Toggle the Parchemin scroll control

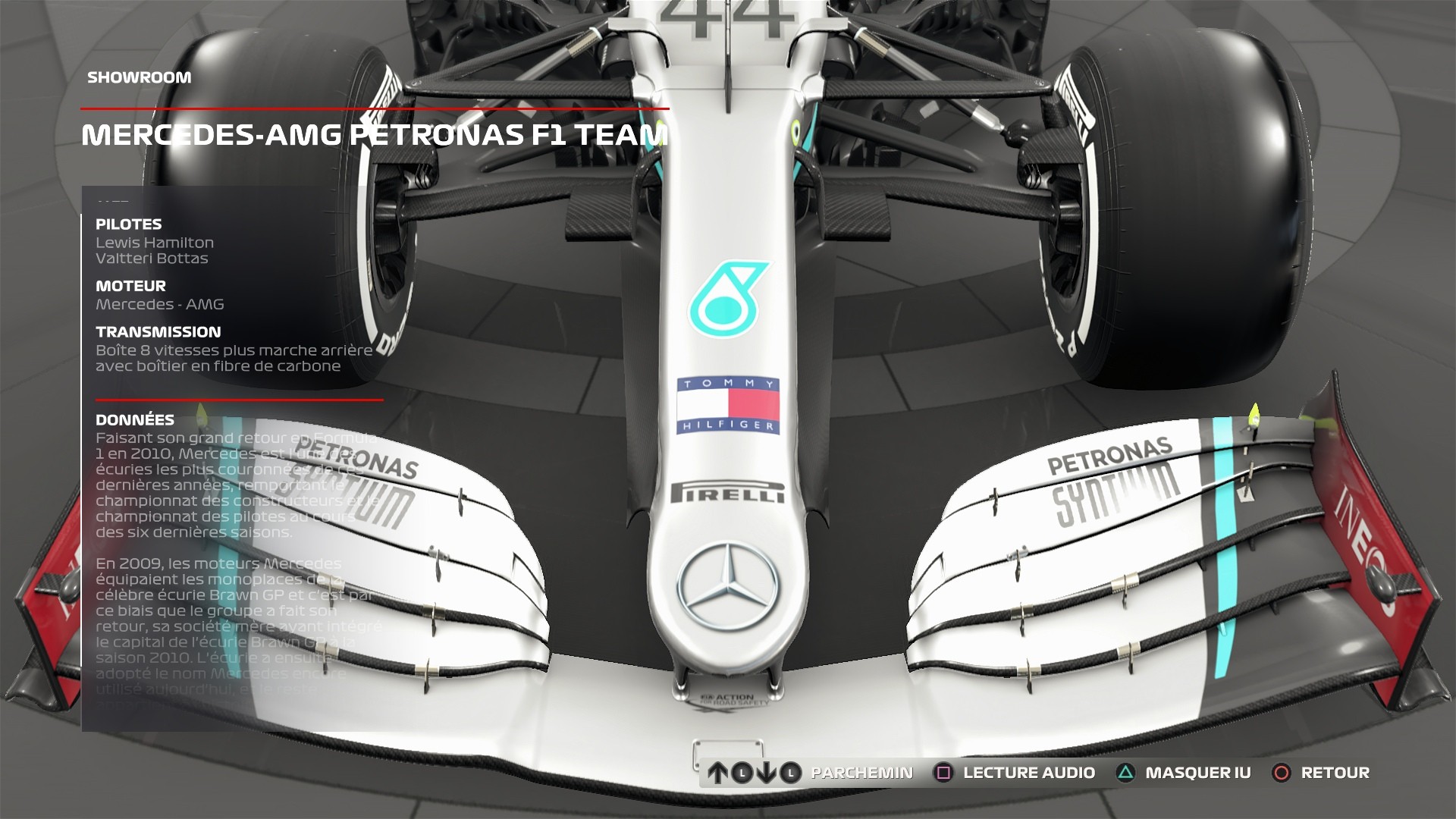861,773
